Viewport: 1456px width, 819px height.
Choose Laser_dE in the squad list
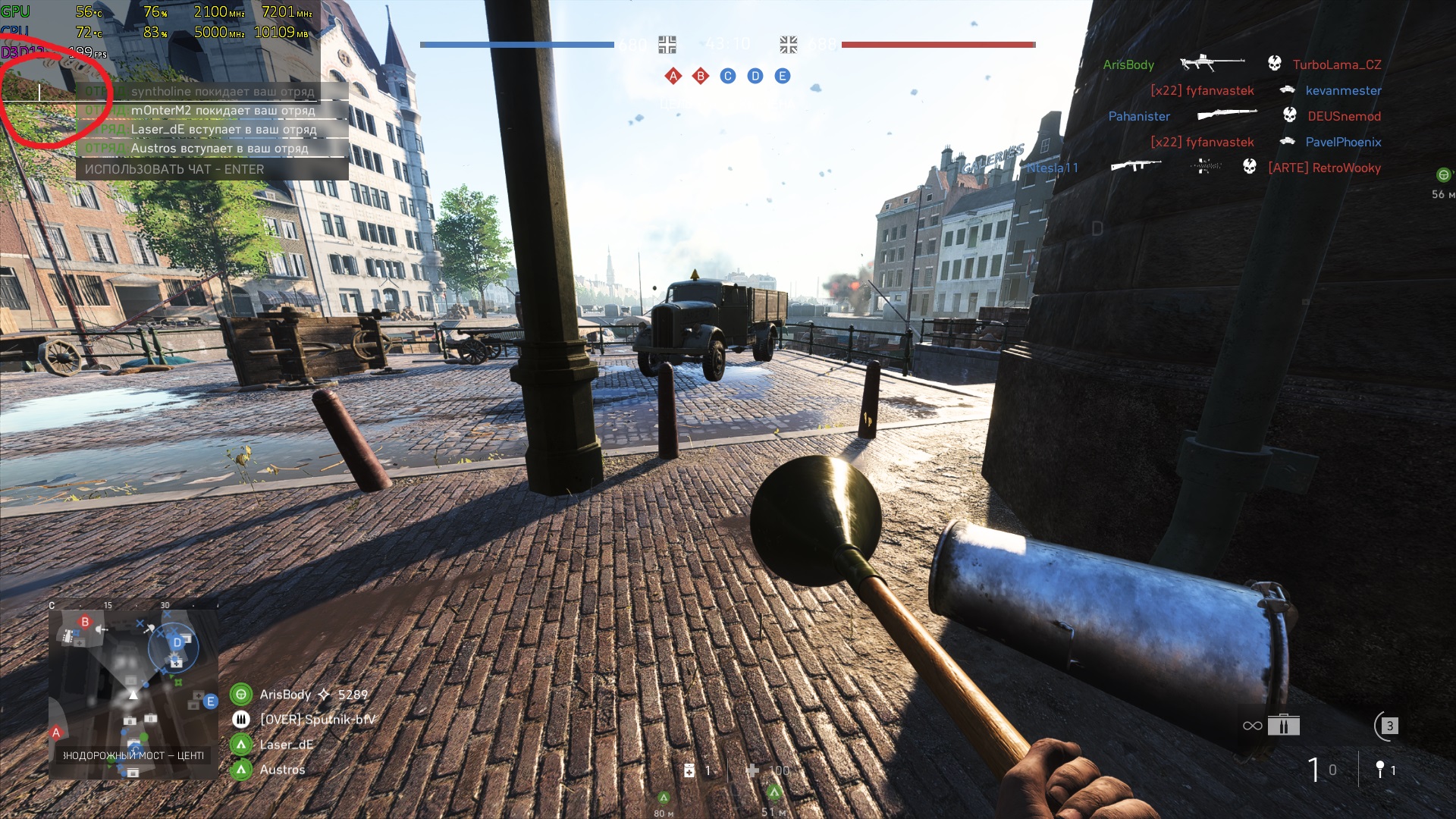point(286,745)
